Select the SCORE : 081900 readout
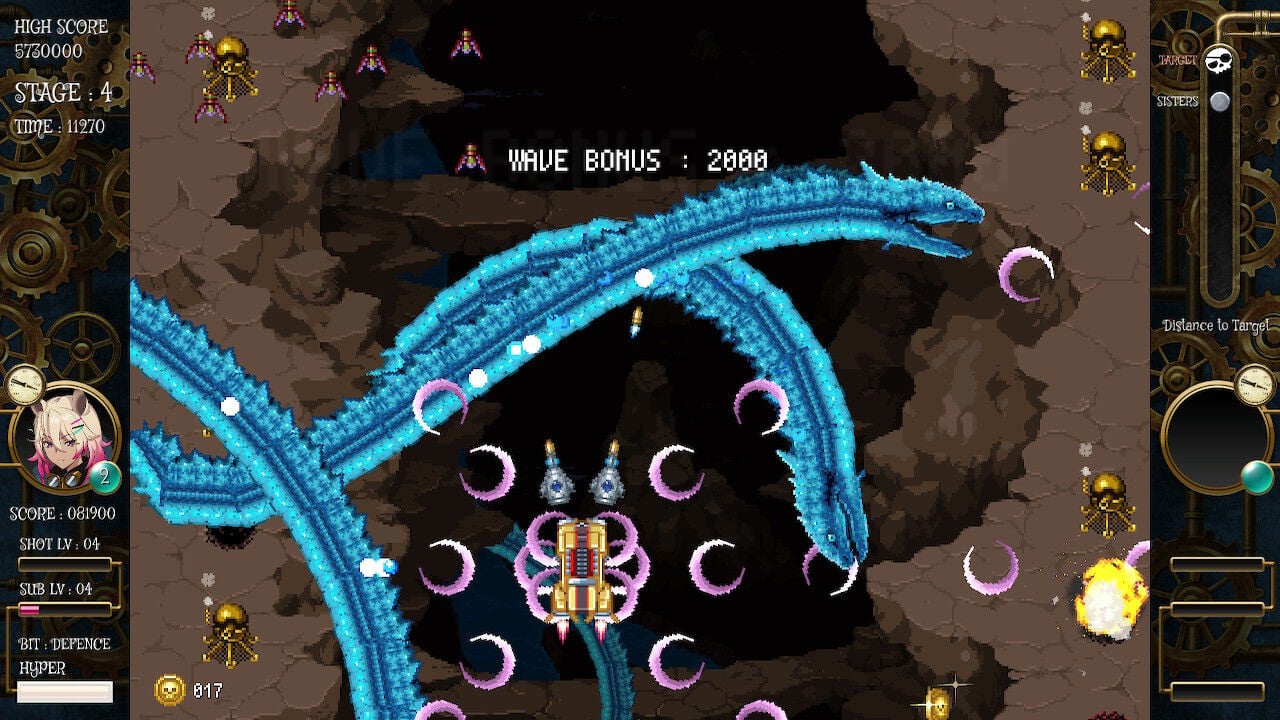 (61, 514)
